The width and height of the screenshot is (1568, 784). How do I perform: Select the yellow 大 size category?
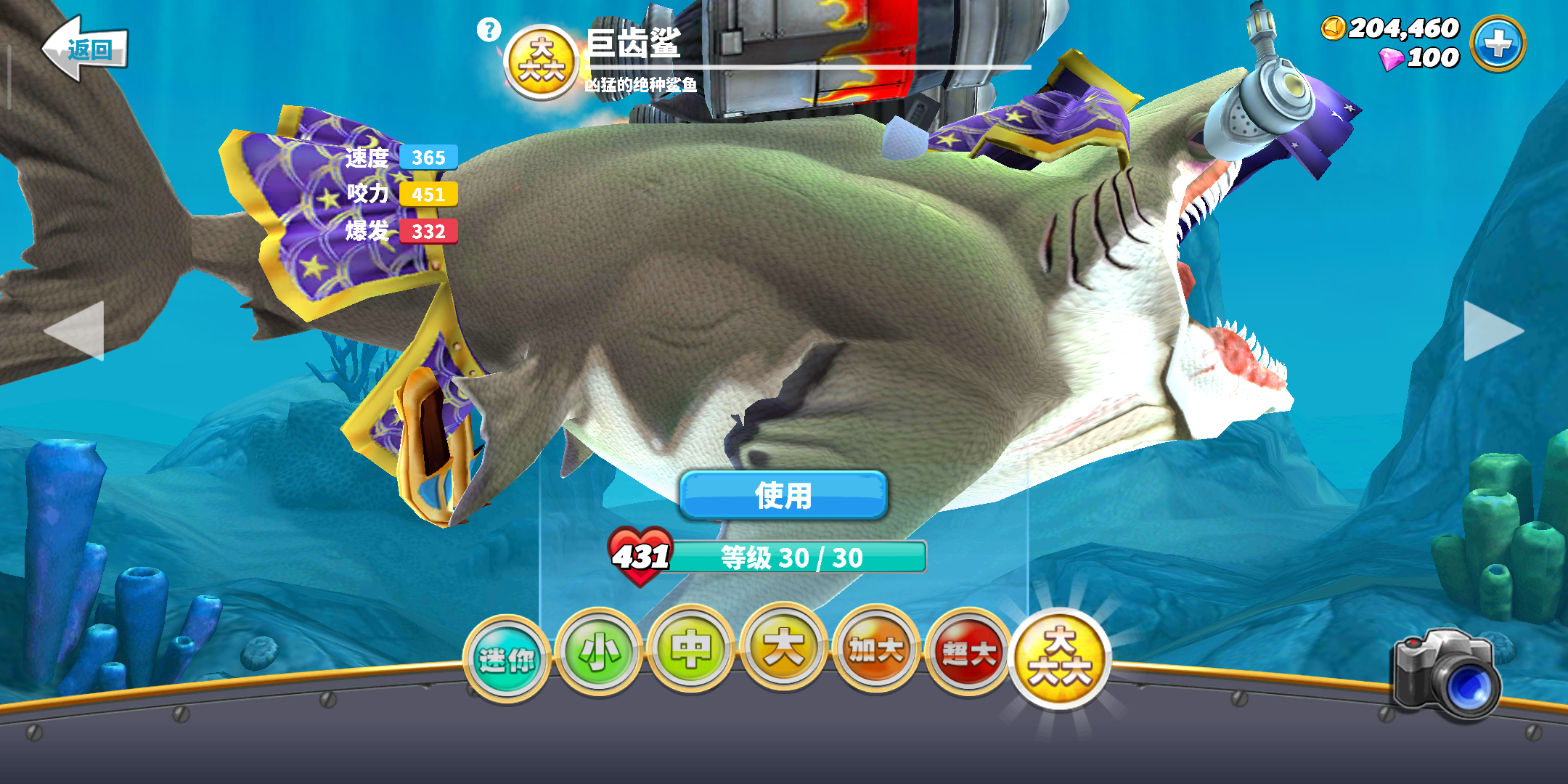(783, 647)
